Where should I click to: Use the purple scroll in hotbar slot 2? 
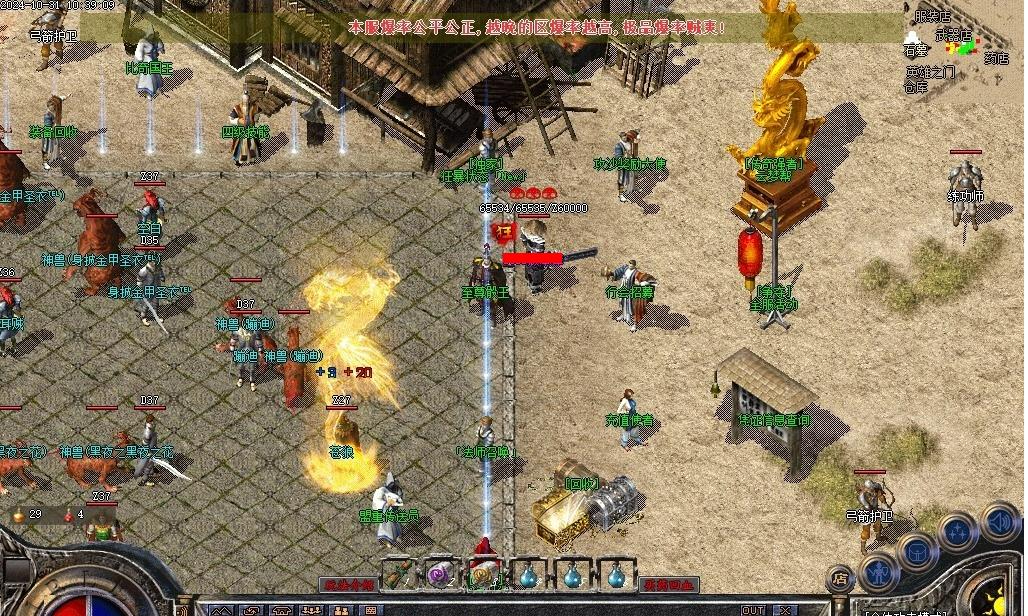click(x=440, y=574)
